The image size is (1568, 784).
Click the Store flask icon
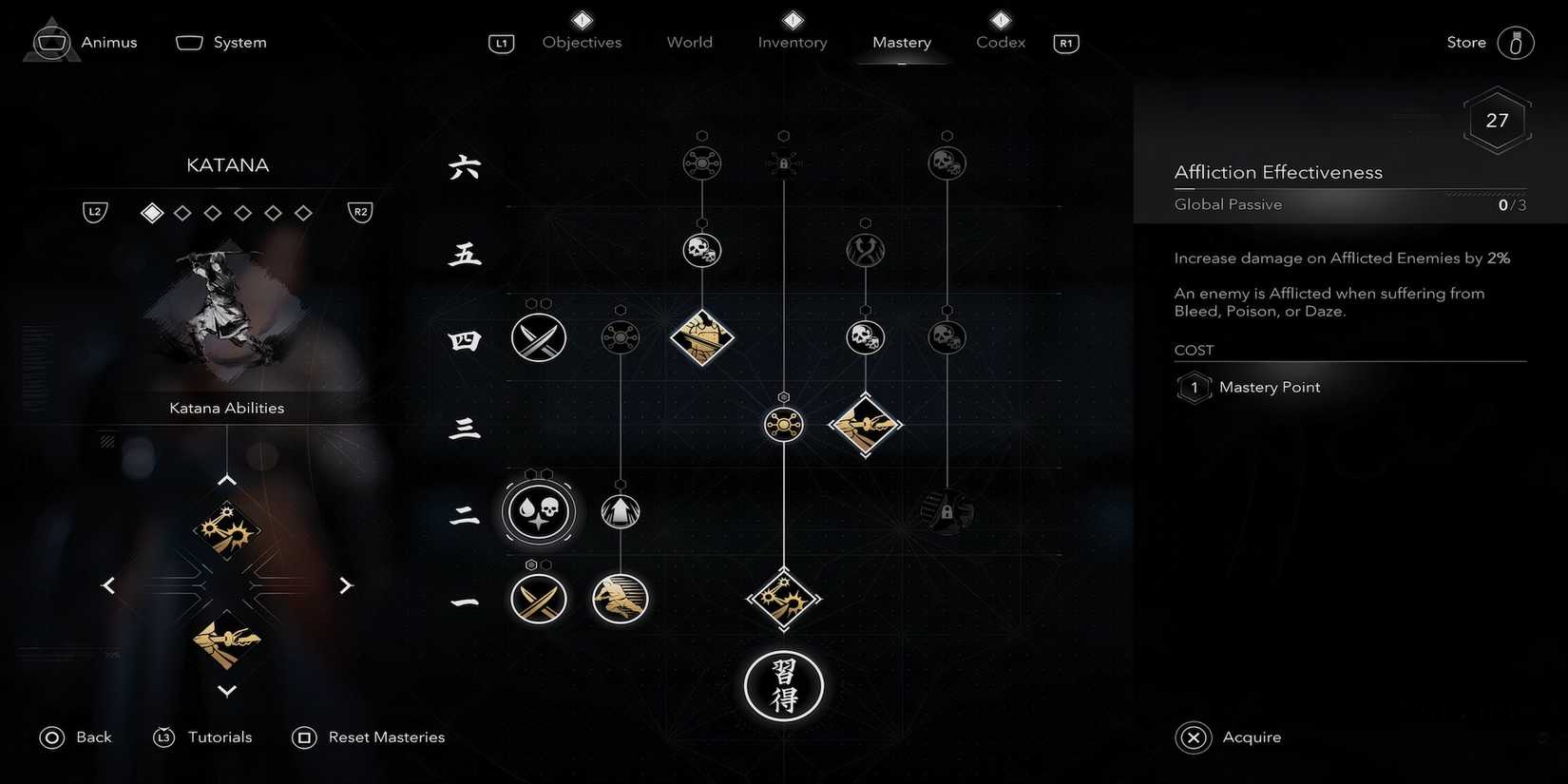(1518, 42)
